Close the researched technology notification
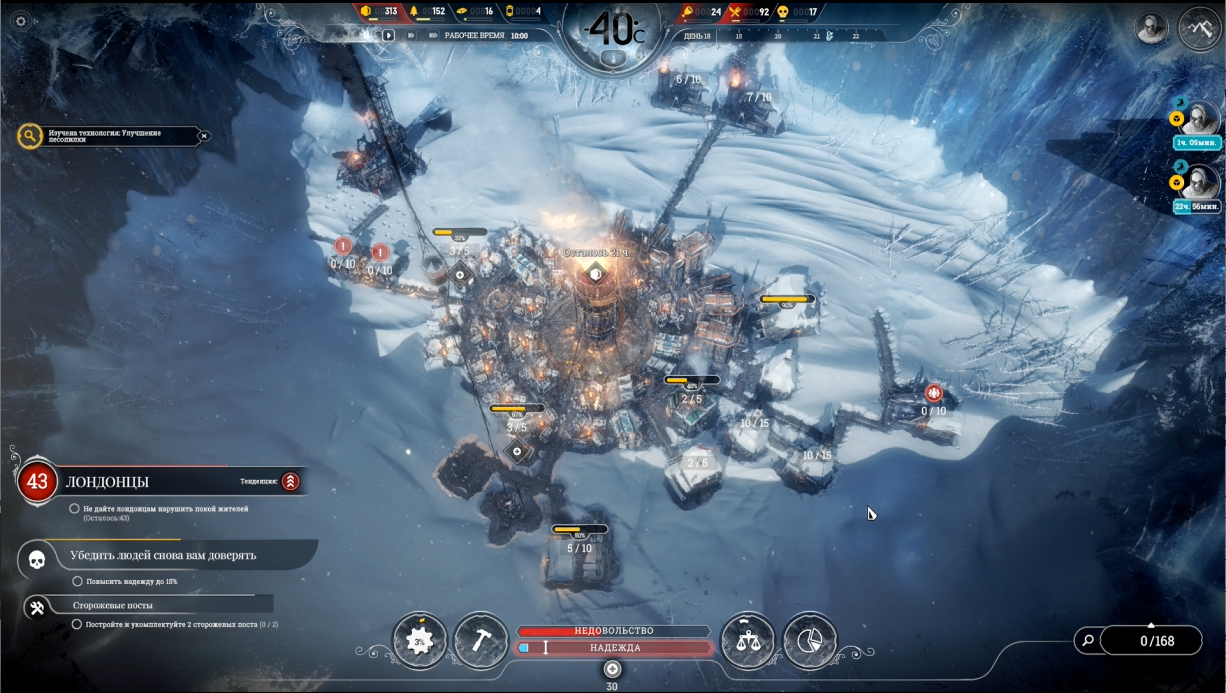 pos(204,136)
